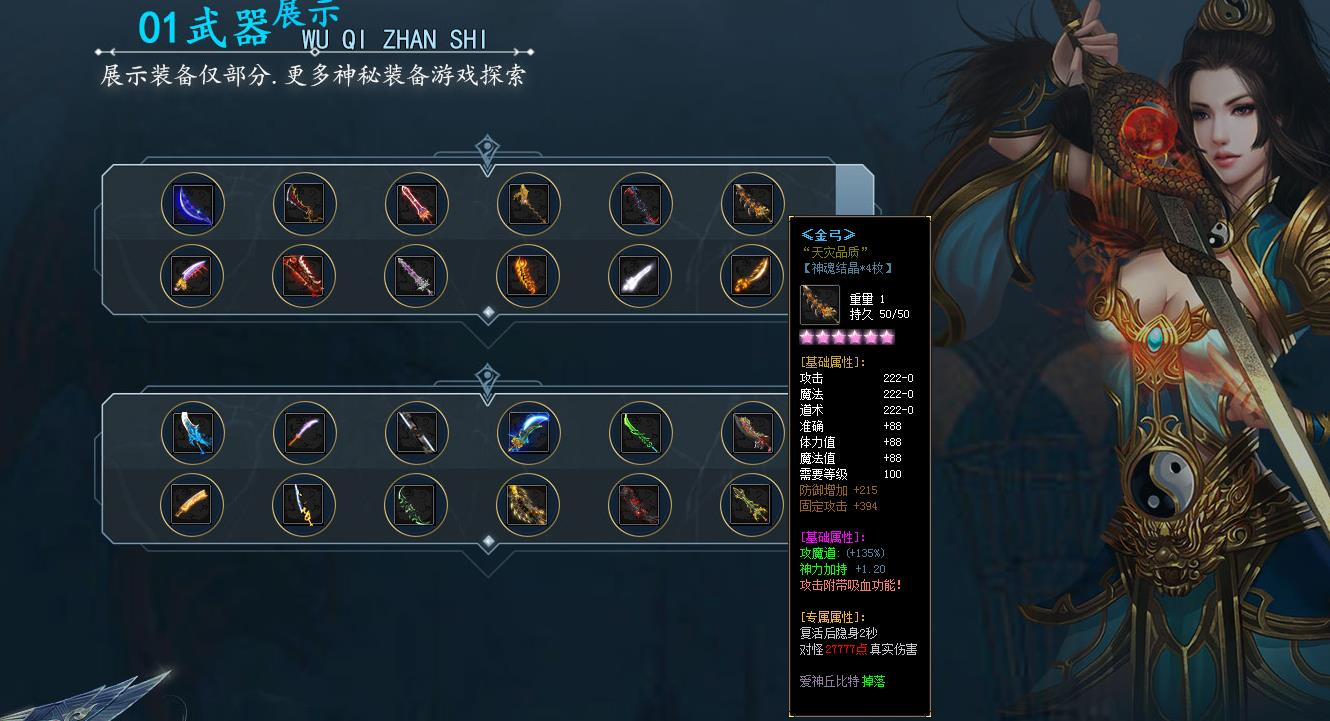Select the bright green curved blade icon
Viewport: 1330px width, 721px height.
click(x=640, y=433)
